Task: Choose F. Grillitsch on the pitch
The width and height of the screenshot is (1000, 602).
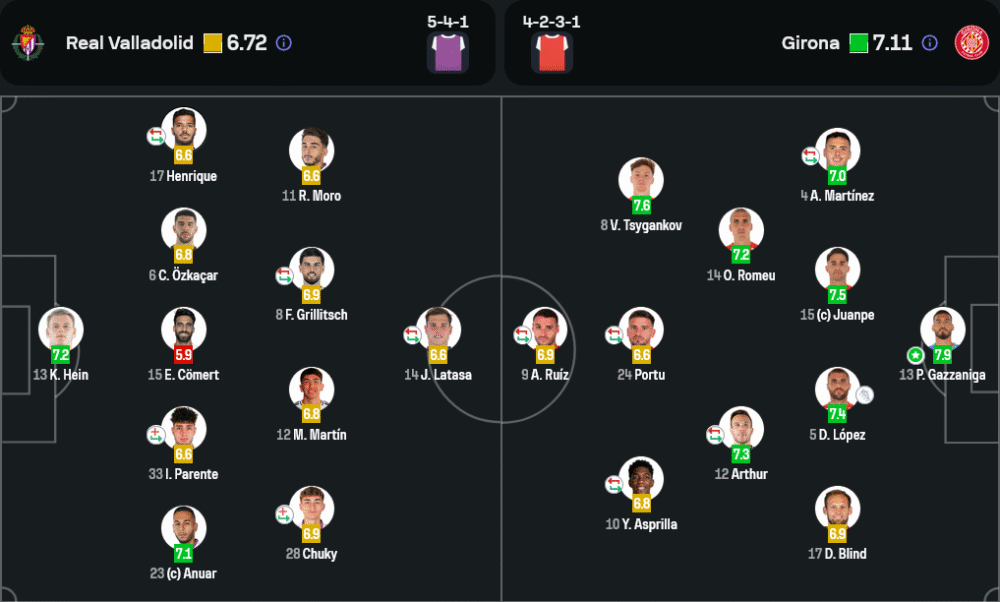Action: click(311, 269)
